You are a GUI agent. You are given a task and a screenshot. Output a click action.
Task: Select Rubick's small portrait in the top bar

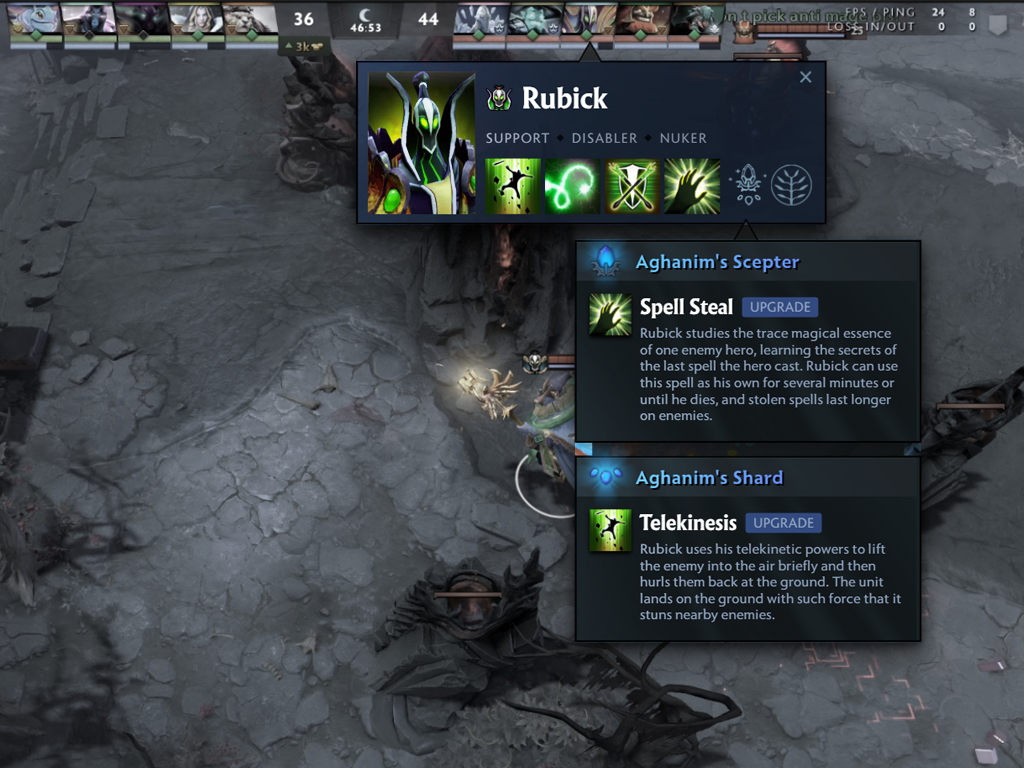click(x=587, y=18)
